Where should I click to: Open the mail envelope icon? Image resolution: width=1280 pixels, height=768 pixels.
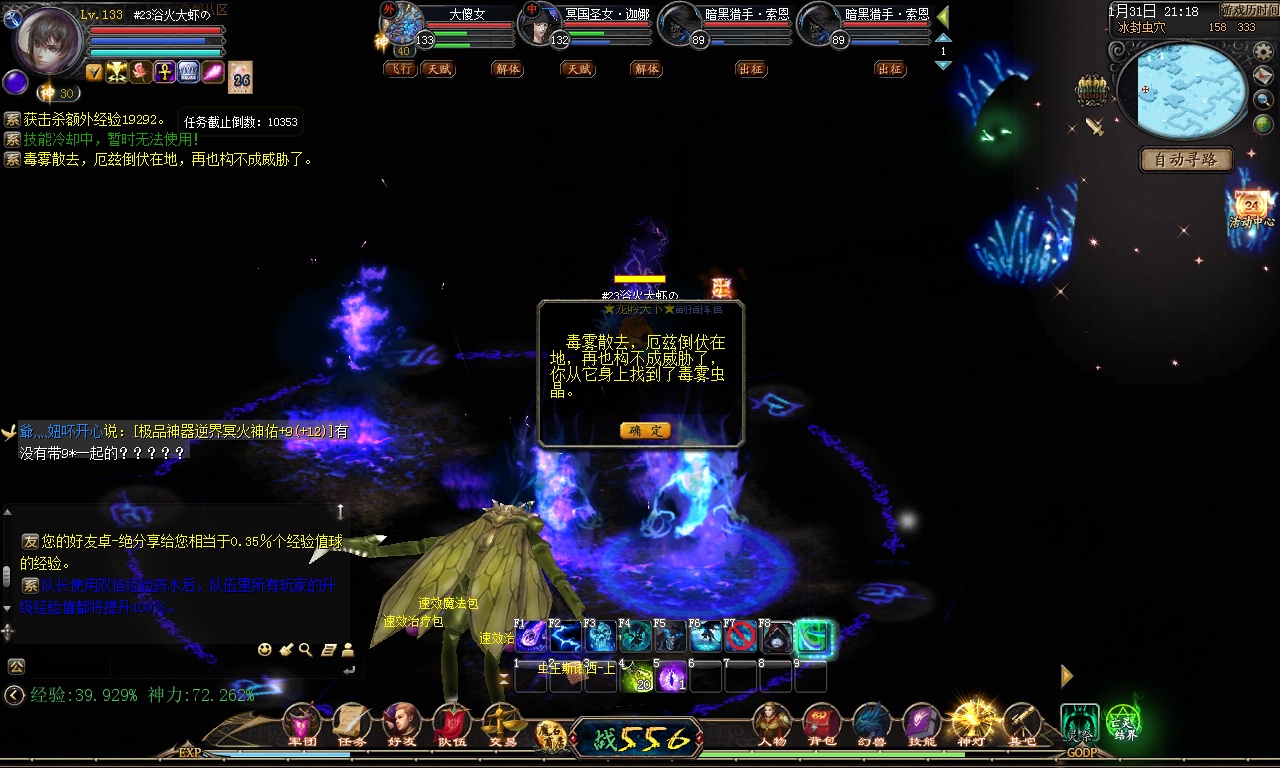point(1263,76)
